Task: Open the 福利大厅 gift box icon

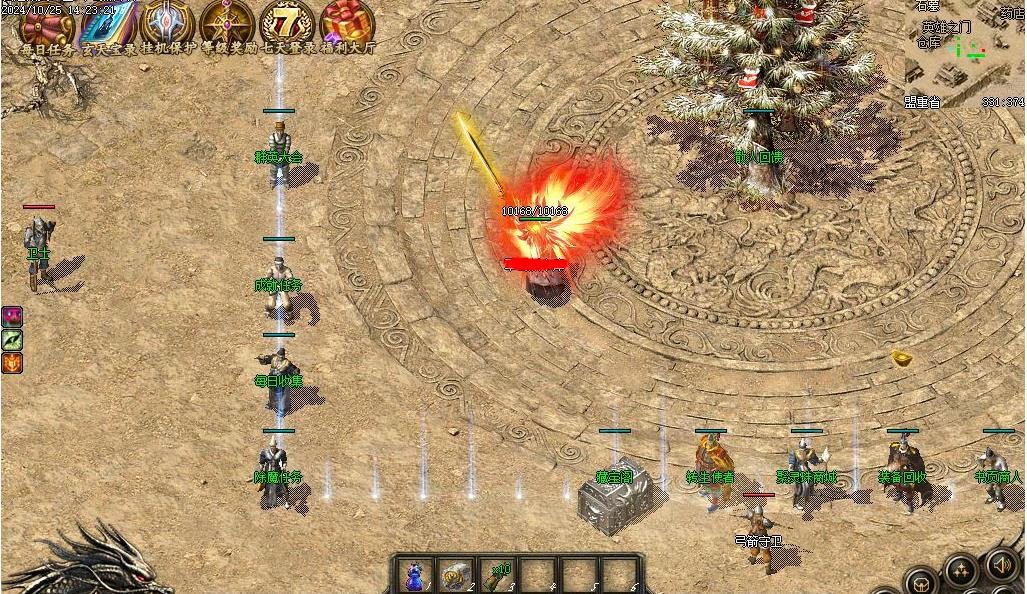Action: pos(347,23)
